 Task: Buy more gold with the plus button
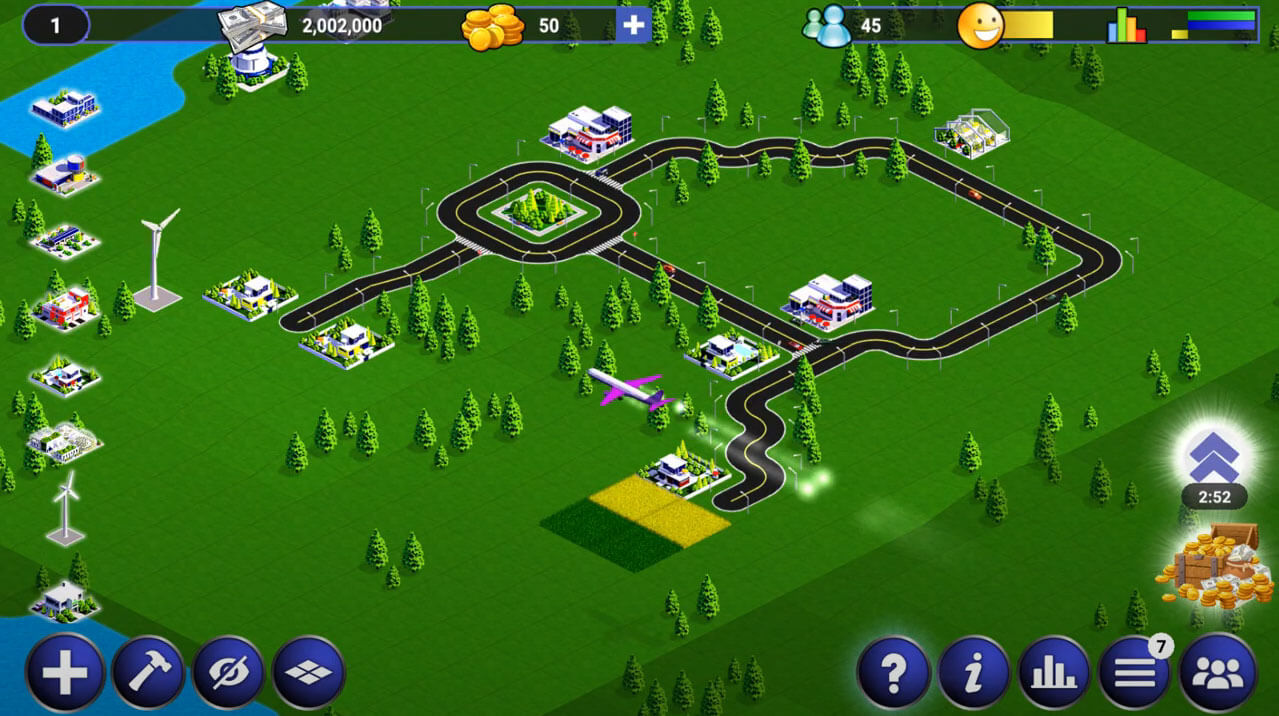633,25
